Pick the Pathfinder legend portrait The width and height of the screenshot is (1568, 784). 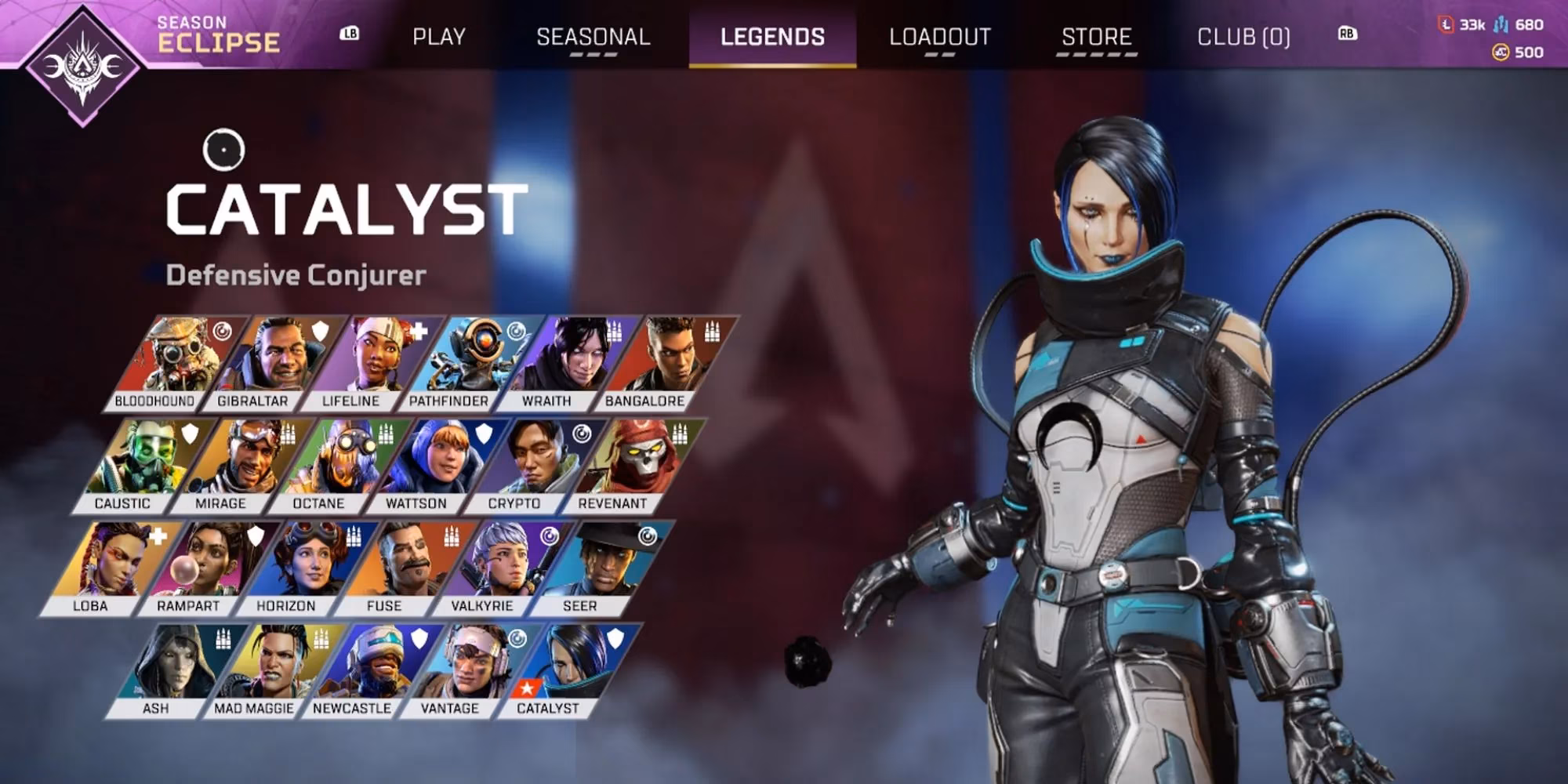click(x=466, y=361)
